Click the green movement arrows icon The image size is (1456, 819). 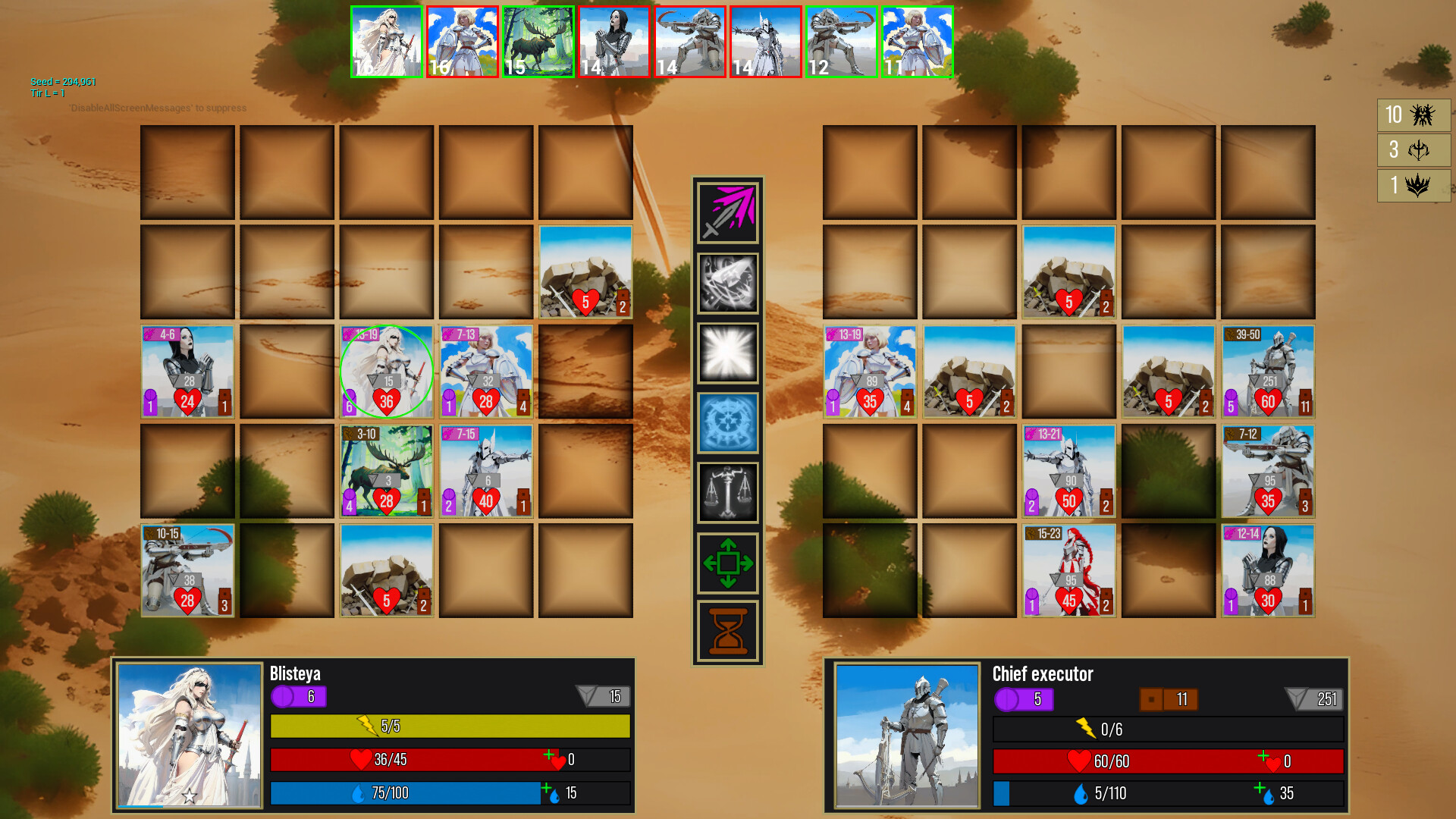[x=727, y=563]
